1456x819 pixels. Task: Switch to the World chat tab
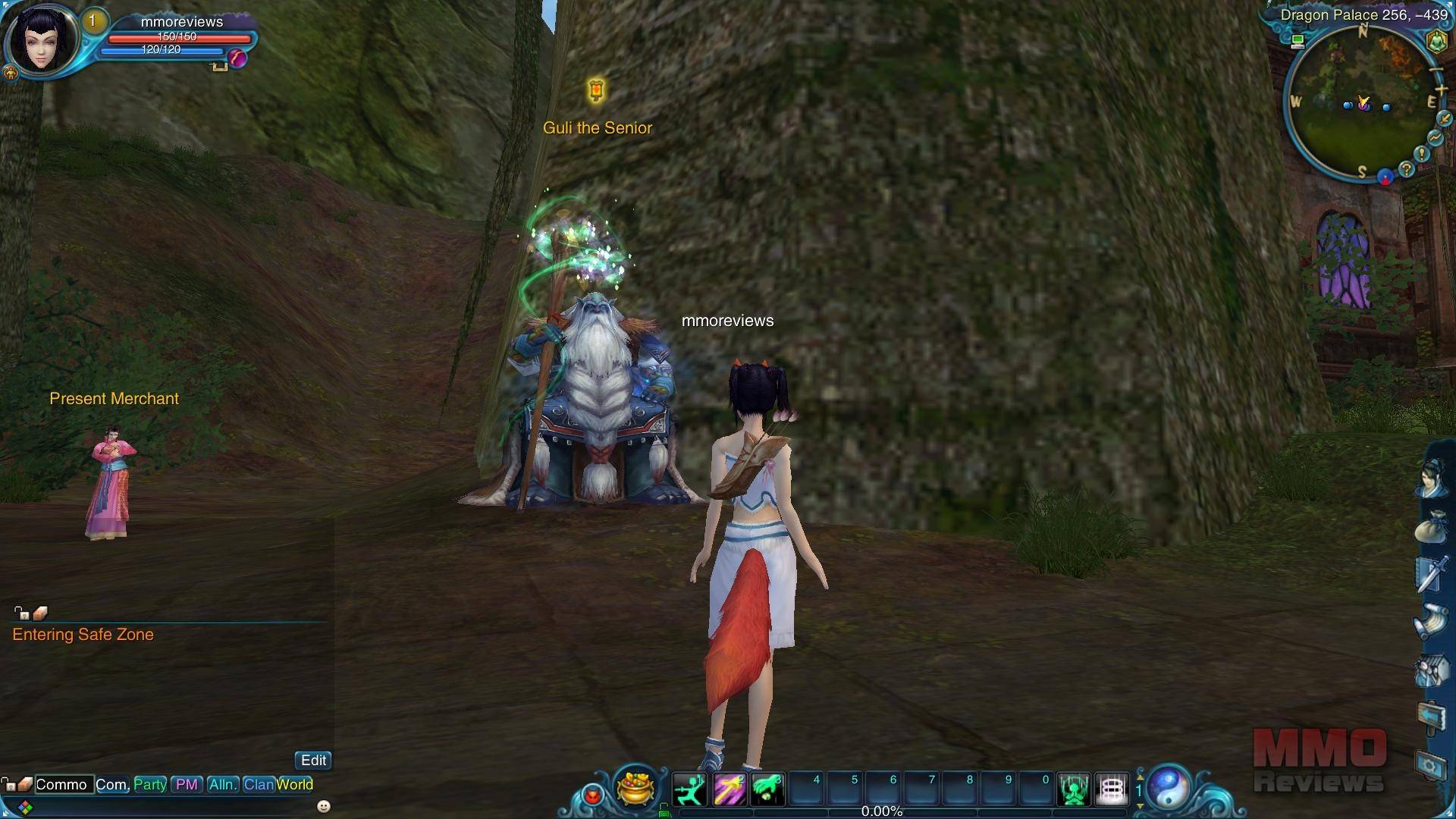295,784
